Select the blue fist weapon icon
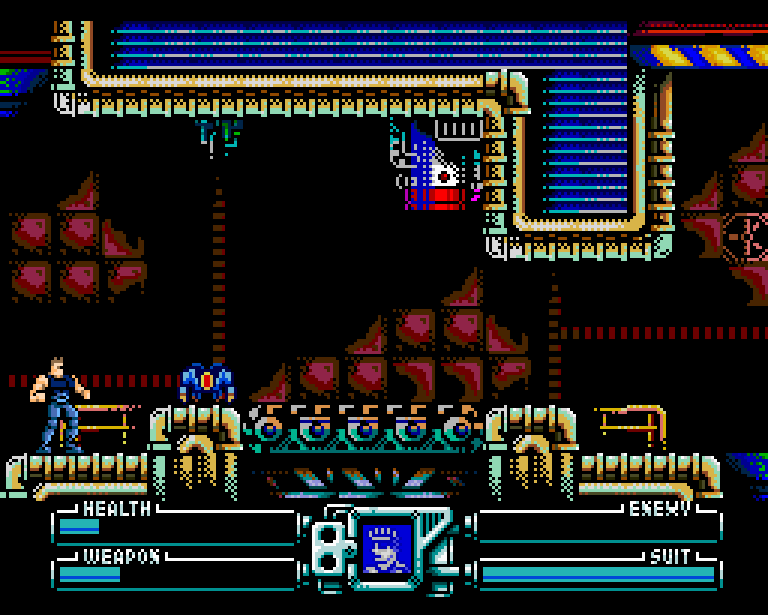Image resolution: width=768 pixels, height=615 pixels. [x=387, y=549]
